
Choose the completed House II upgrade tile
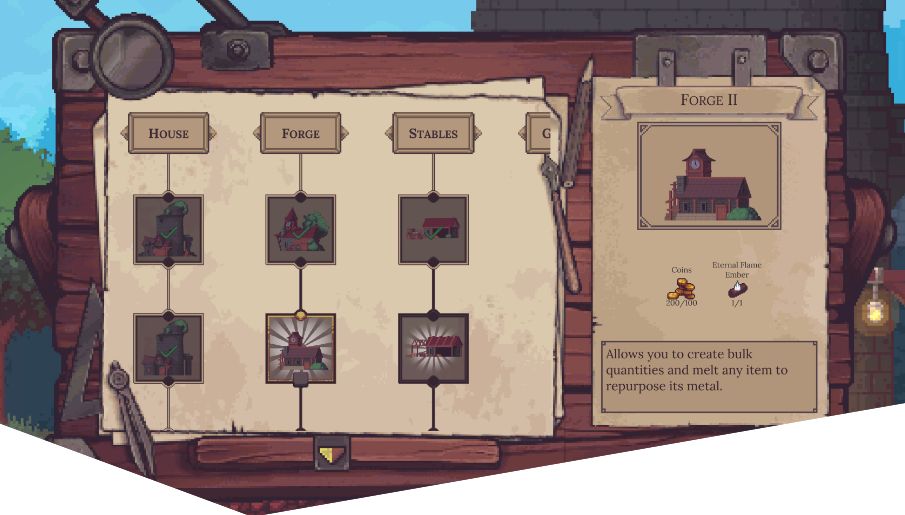point(168,348)
